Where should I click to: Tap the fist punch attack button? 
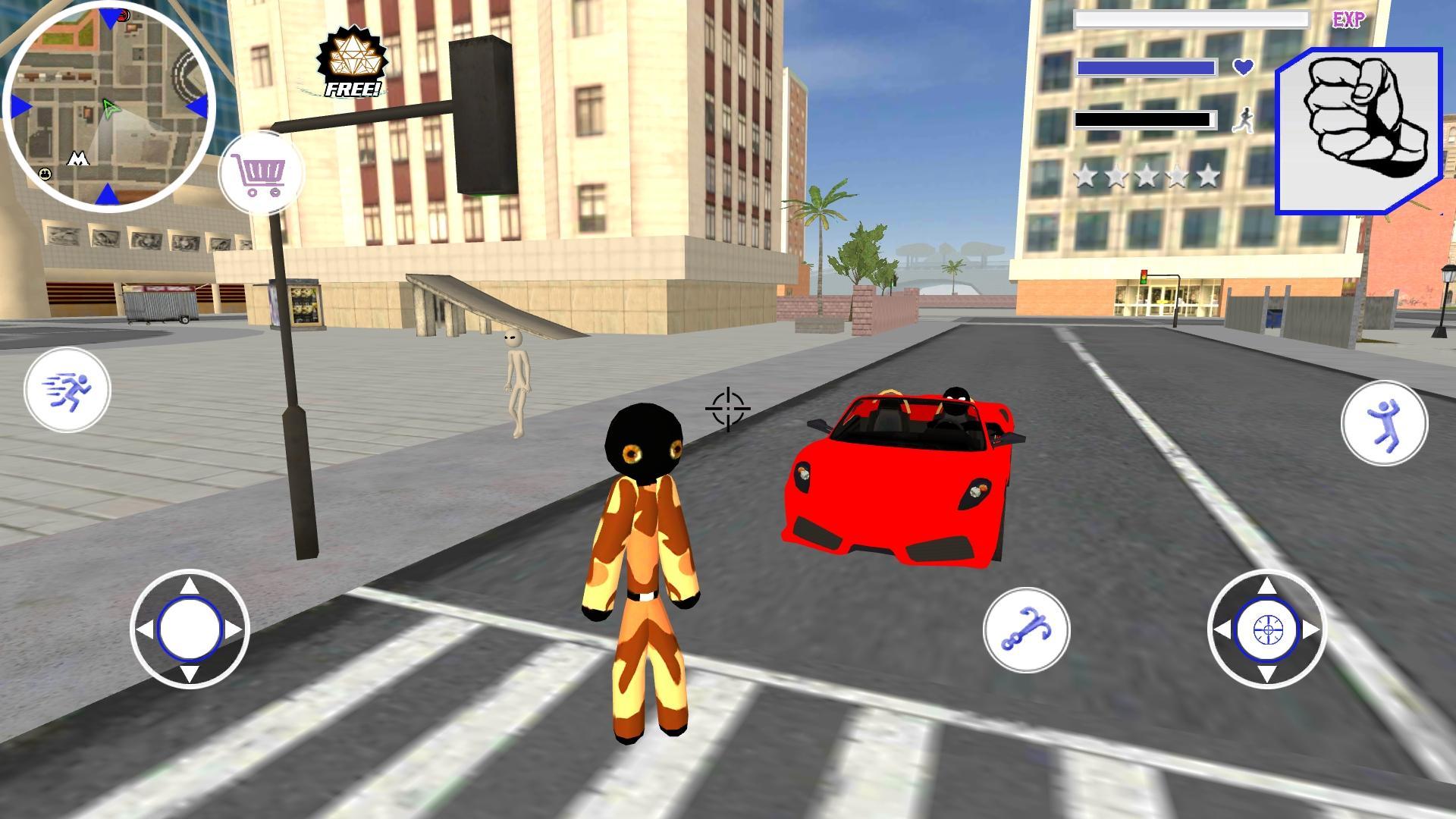[1357, 125]
